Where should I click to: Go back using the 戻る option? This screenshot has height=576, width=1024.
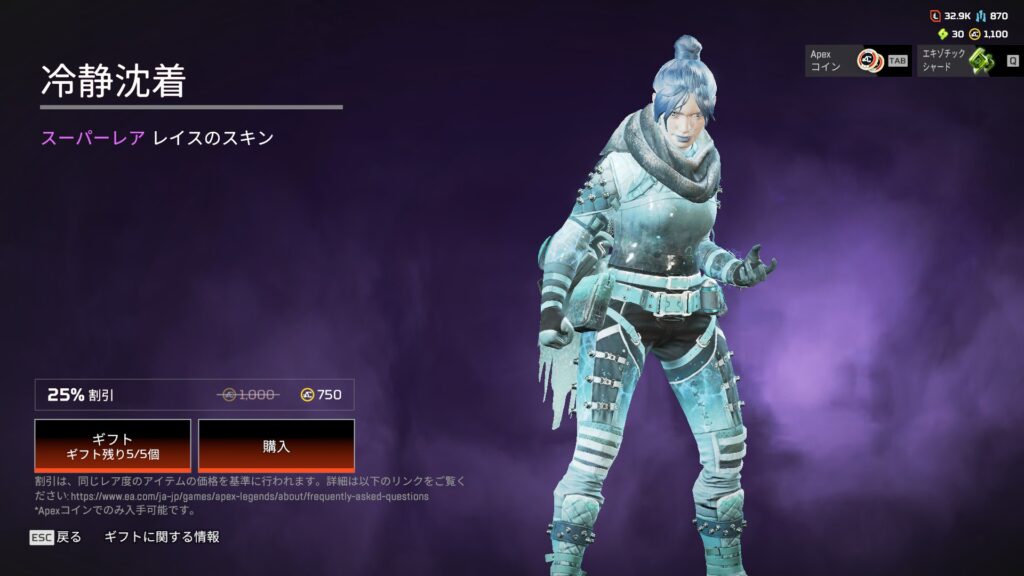[x=56, y=537]
